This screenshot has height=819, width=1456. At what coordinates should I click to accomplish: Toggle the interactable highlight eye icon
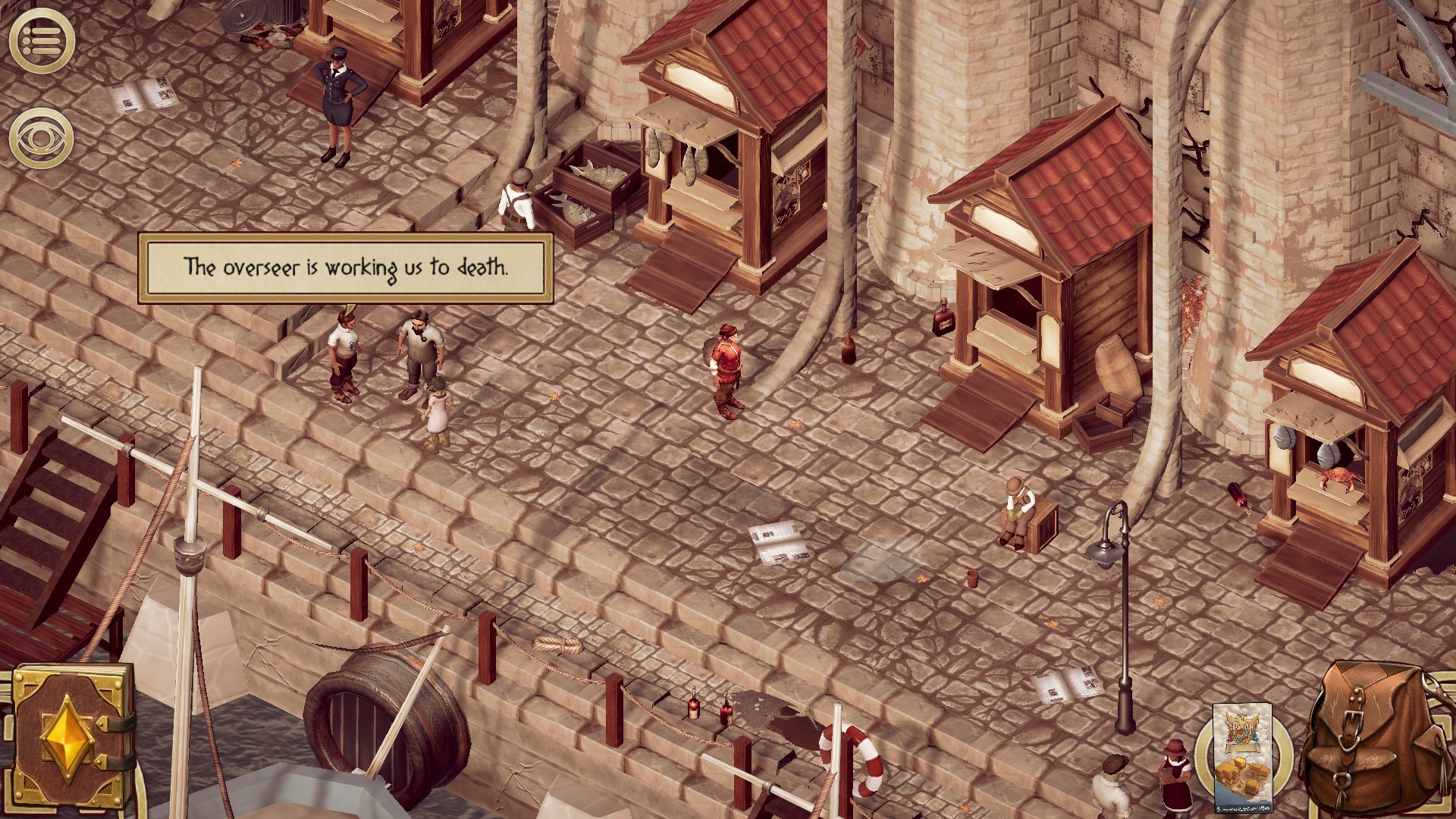42,136
